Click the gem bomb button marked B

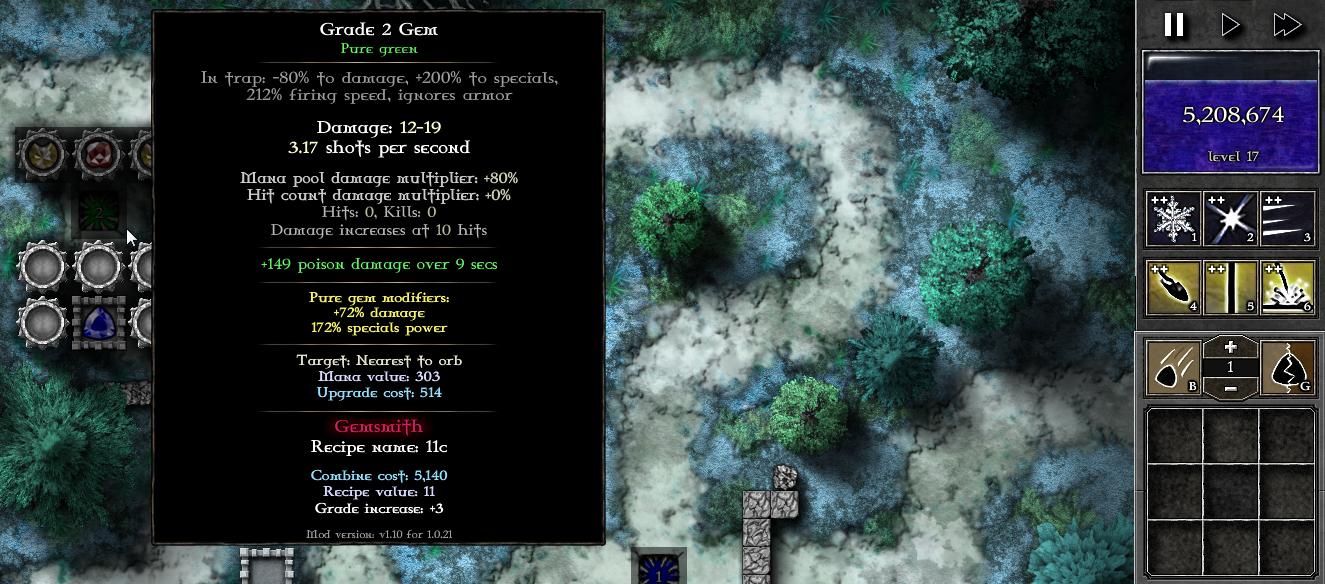[1173, 367]
